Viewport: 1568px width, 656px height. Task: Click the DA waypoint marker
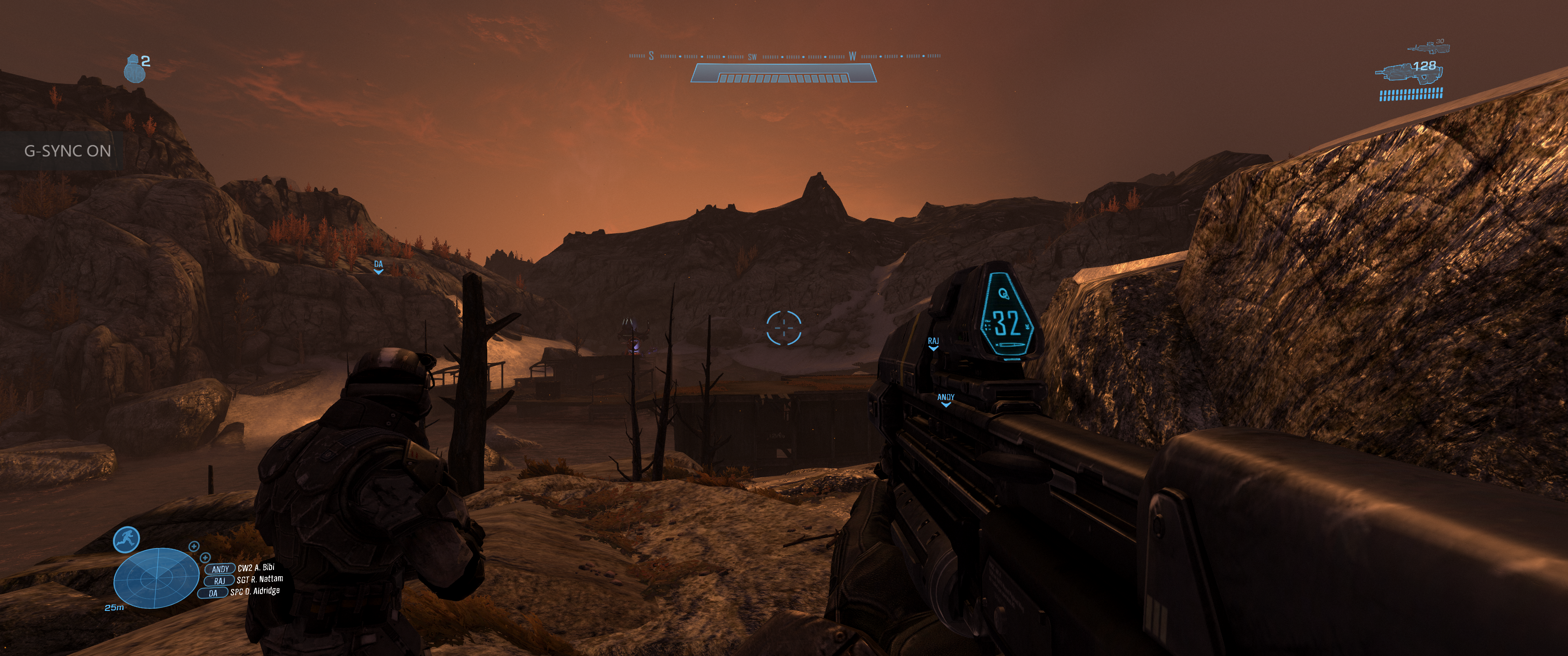tap(379, 266)
